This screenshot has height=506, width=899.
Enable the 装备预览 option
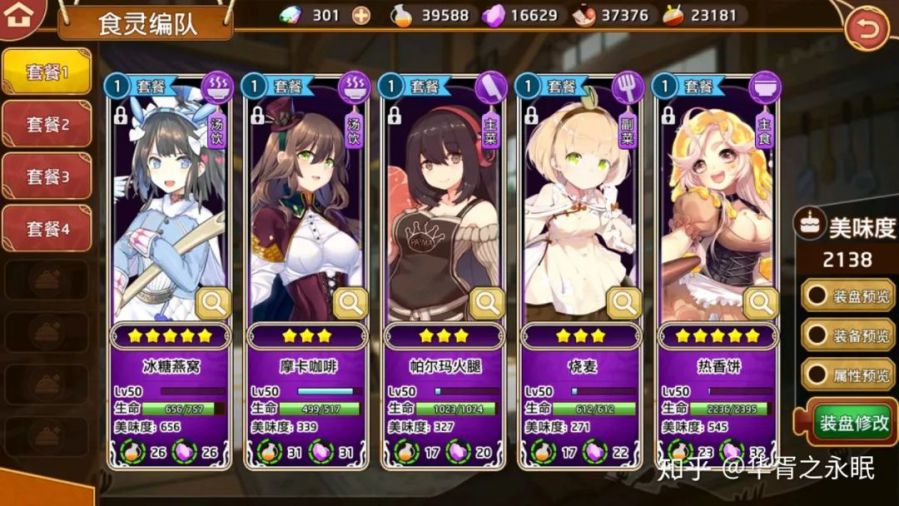(x=846, y=335)
